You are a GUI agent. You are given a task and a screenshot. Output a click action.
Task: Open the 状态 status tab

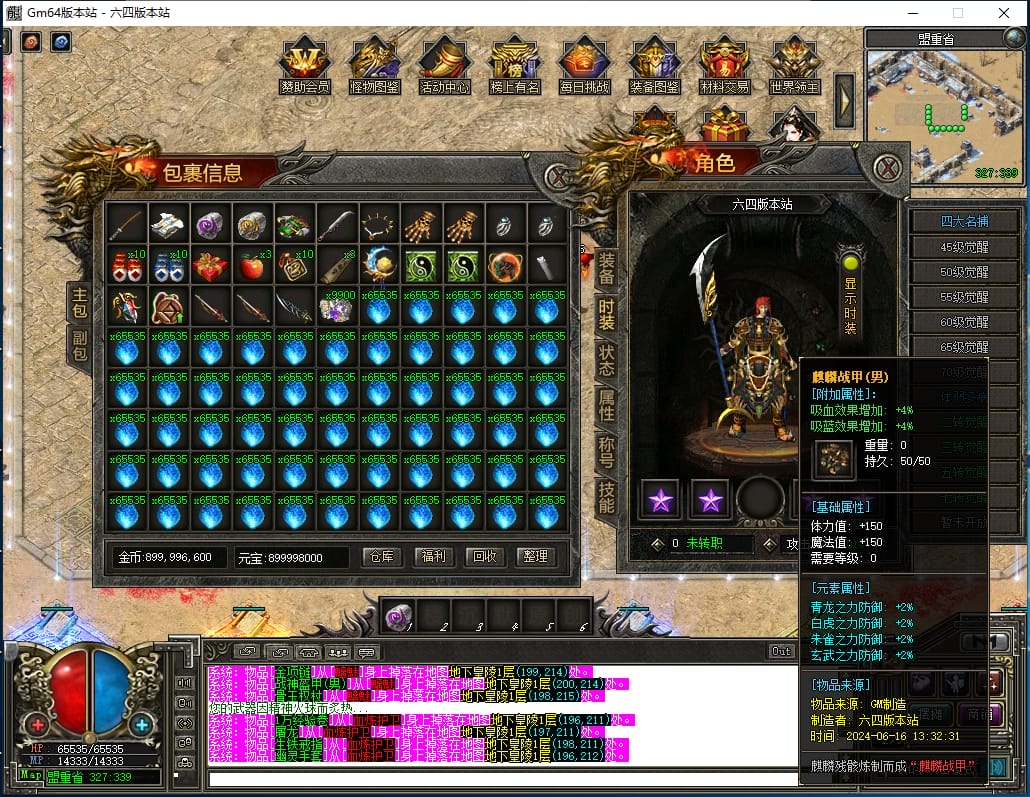coord(606,360)
